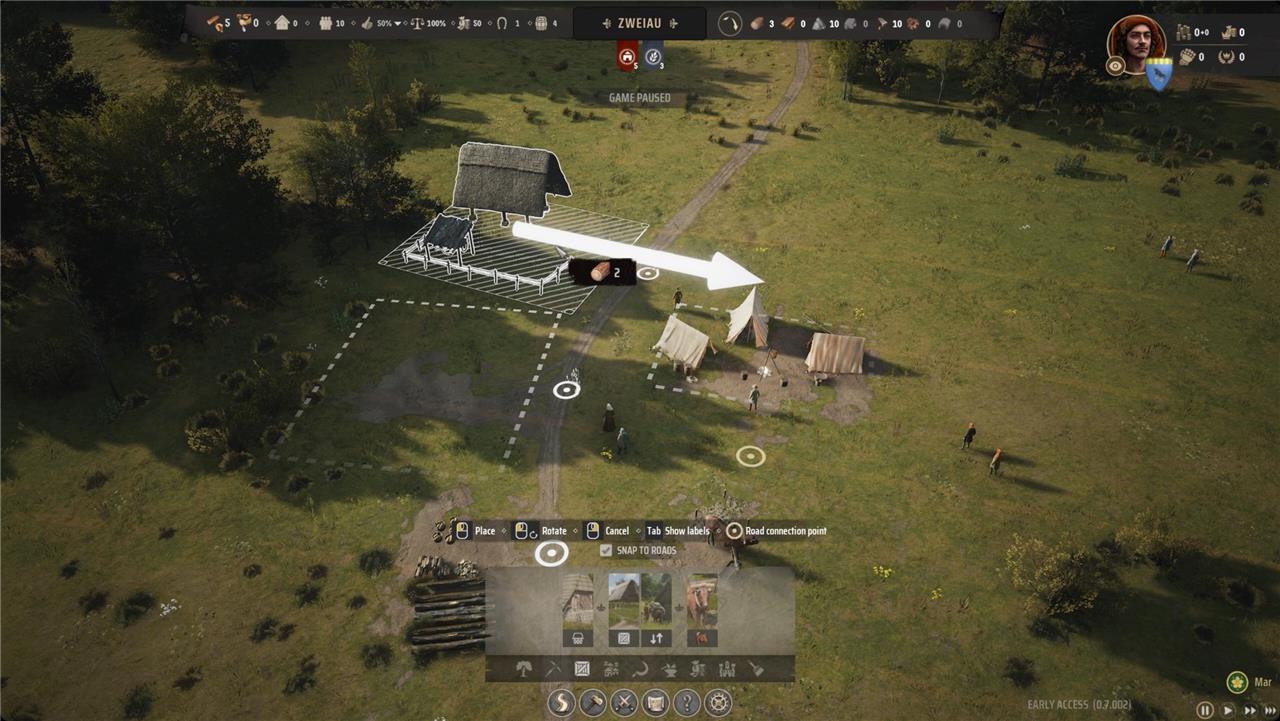Image resolution: width=1280 pixels, height=721 pixels.
Task: Select the marketplace building with basket icon
Action: (x=578, y=609)
